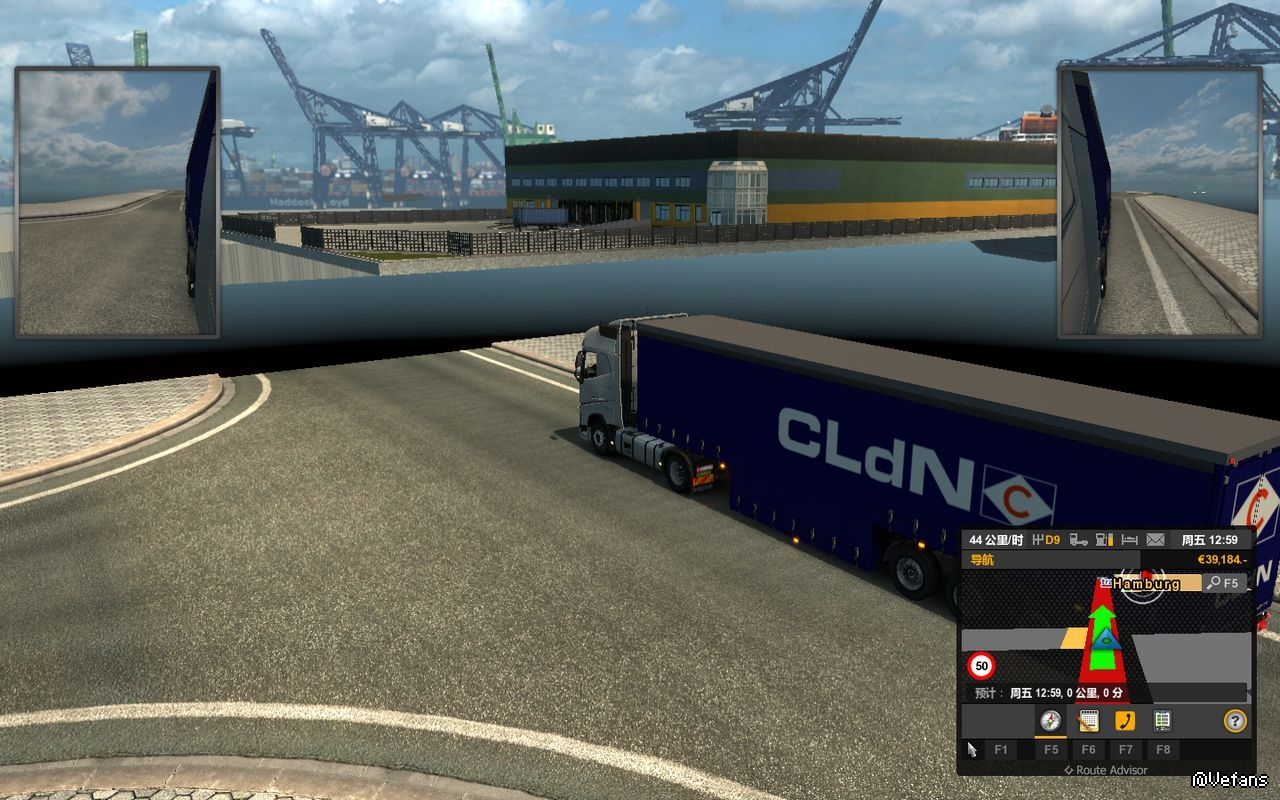Viewport: 1280px width, 800px height.
Task: Click the fuel pump status icon
Action: 1104,540
